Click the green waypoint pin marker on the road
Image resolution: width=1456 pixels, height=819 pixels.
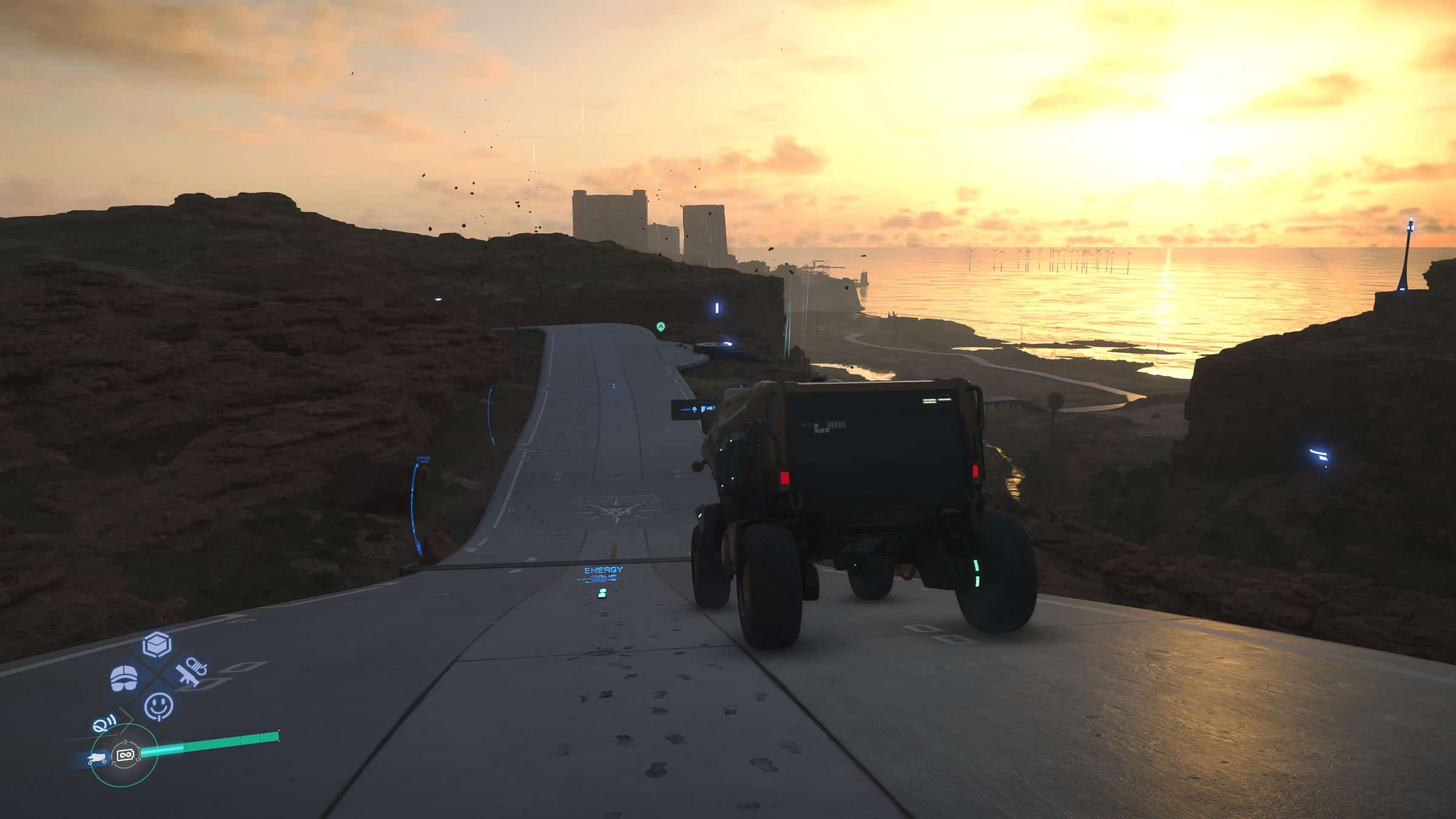coord(661,326)
